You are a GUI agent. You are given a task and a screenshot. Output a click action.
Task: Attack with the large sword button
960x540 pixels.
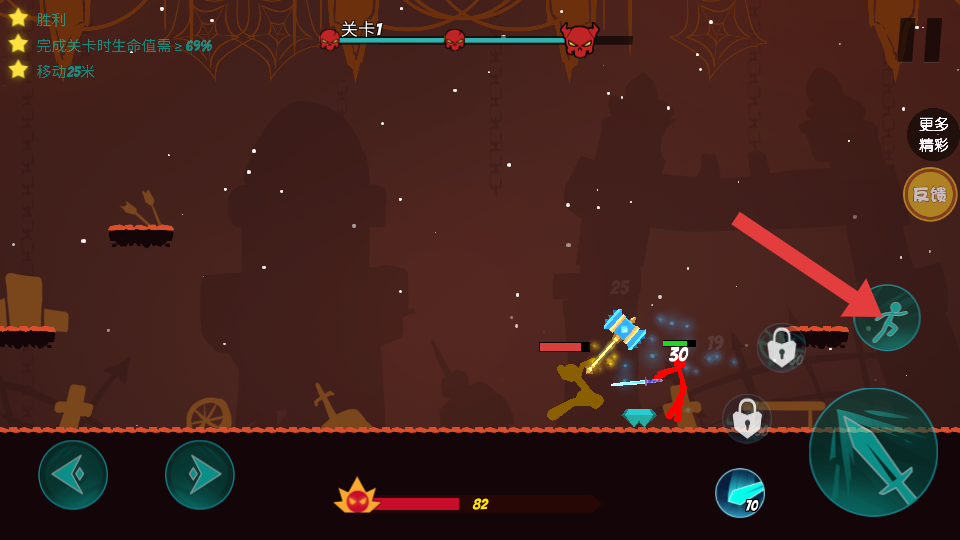[873, 452]
